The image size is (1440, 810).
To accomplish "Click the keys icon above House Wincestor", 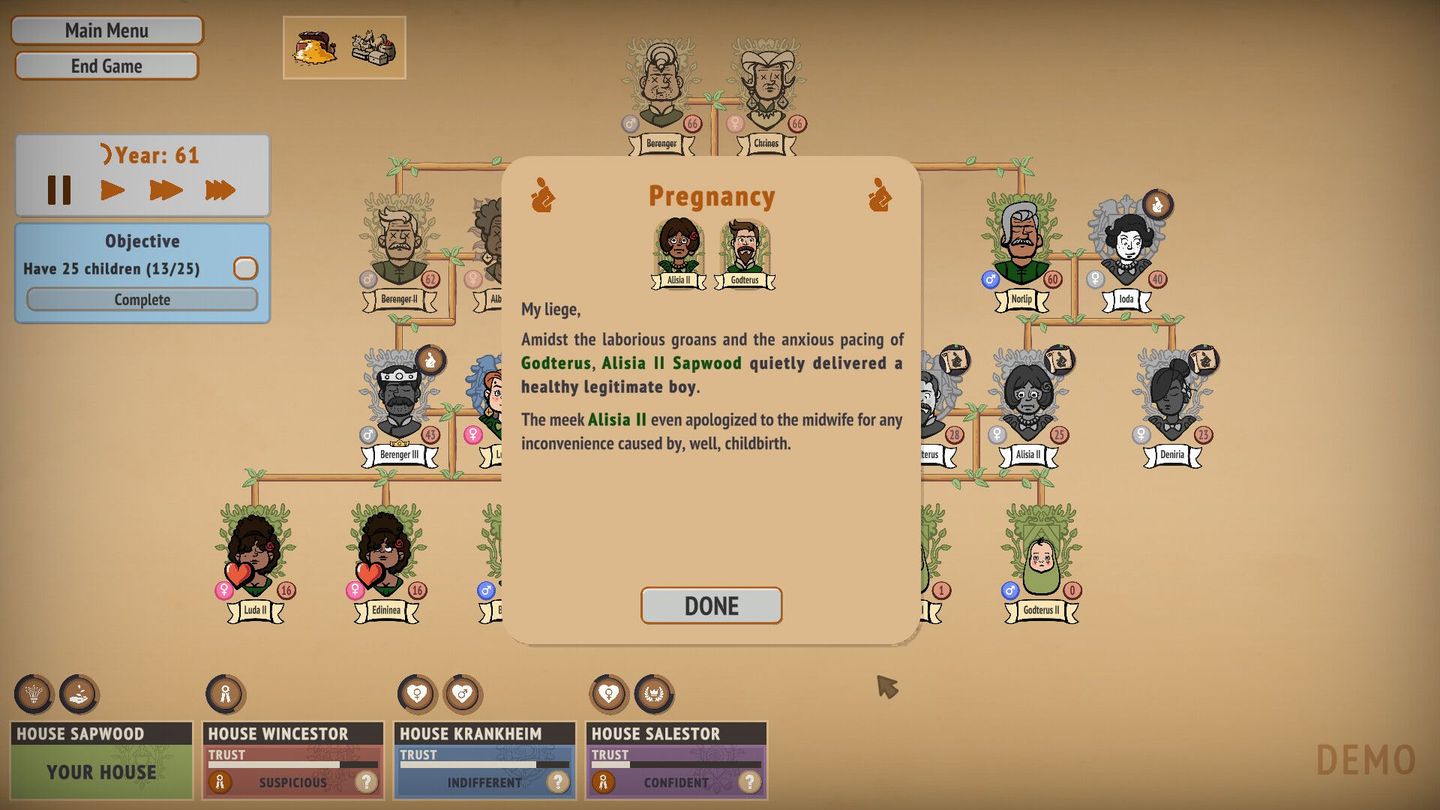I will click(226, 693).
